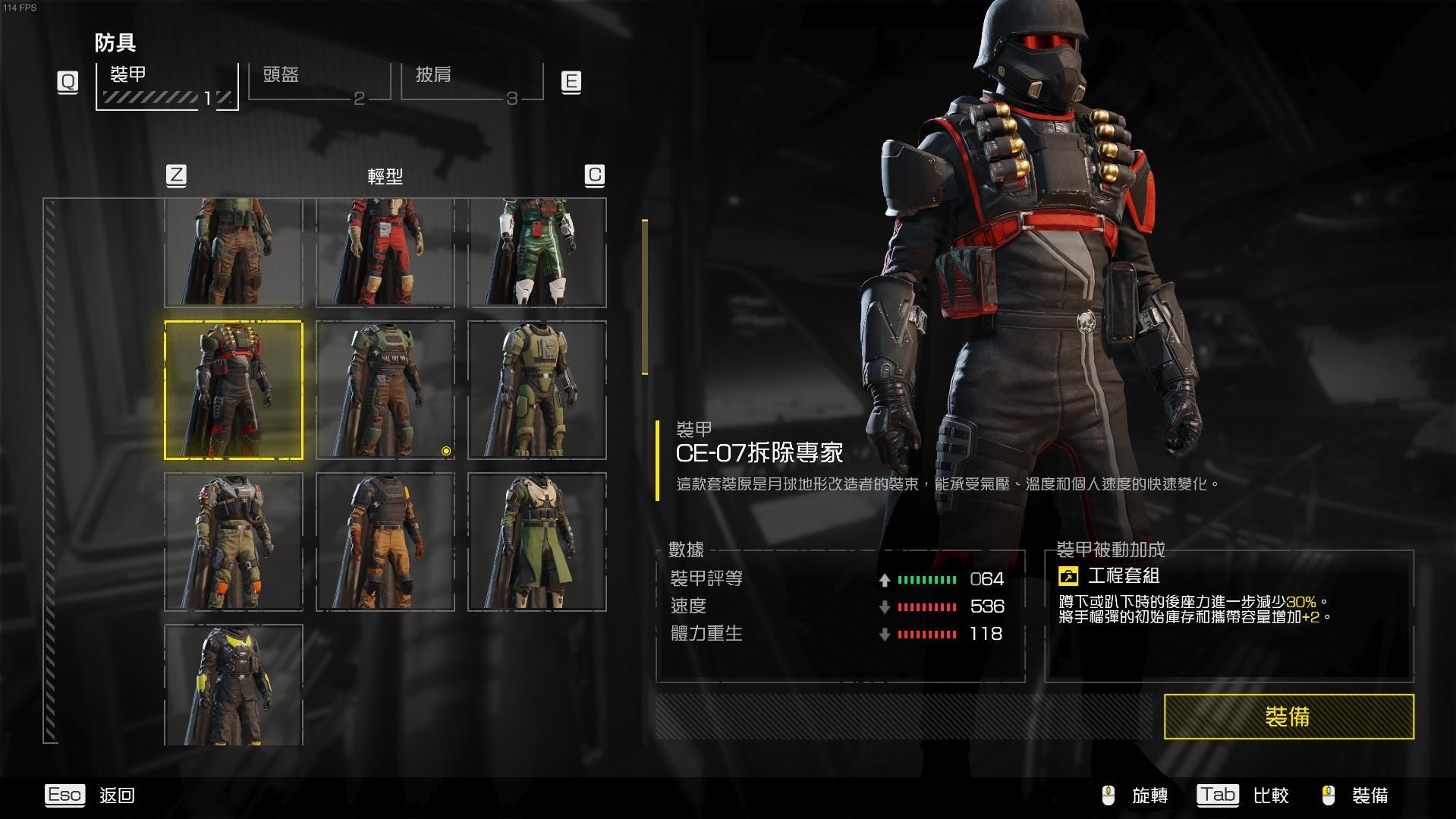The image size is (1456, 819).
Task: Click the armor list scrollbar
Action: tap(645, 297)
